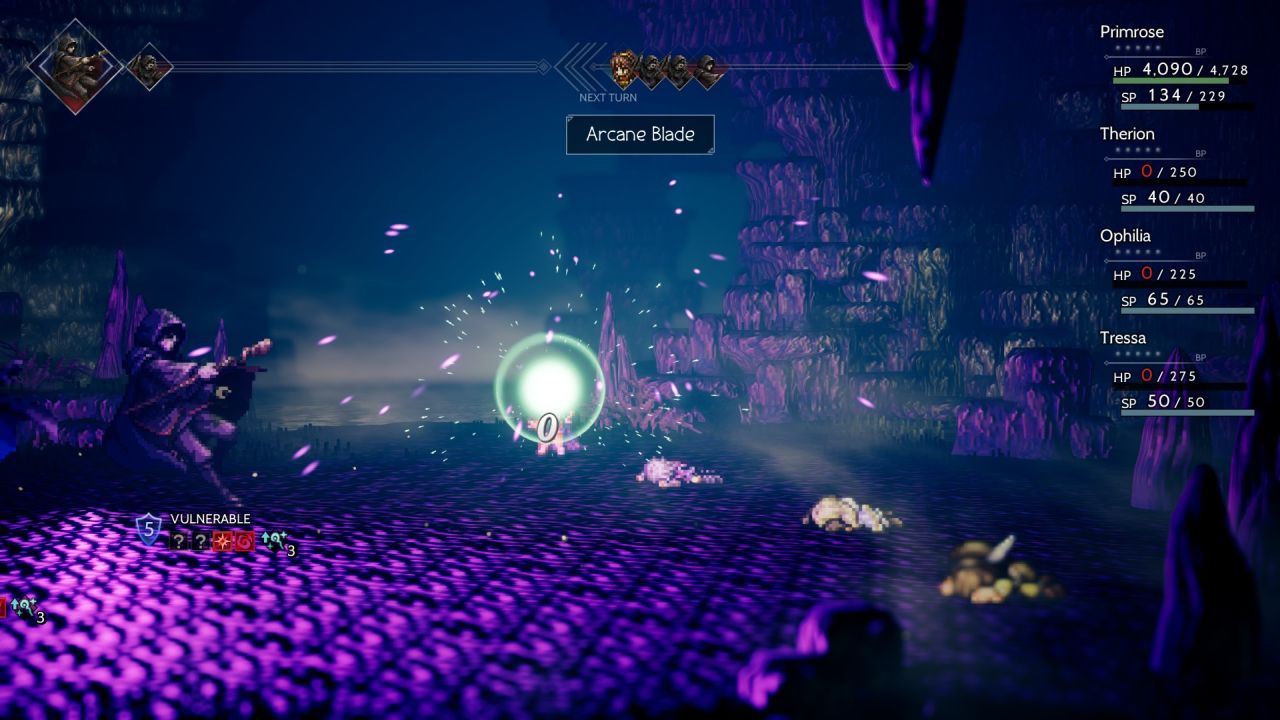Select Therion's party status row
This screenshot has width=1280, height=720.
1176,172
